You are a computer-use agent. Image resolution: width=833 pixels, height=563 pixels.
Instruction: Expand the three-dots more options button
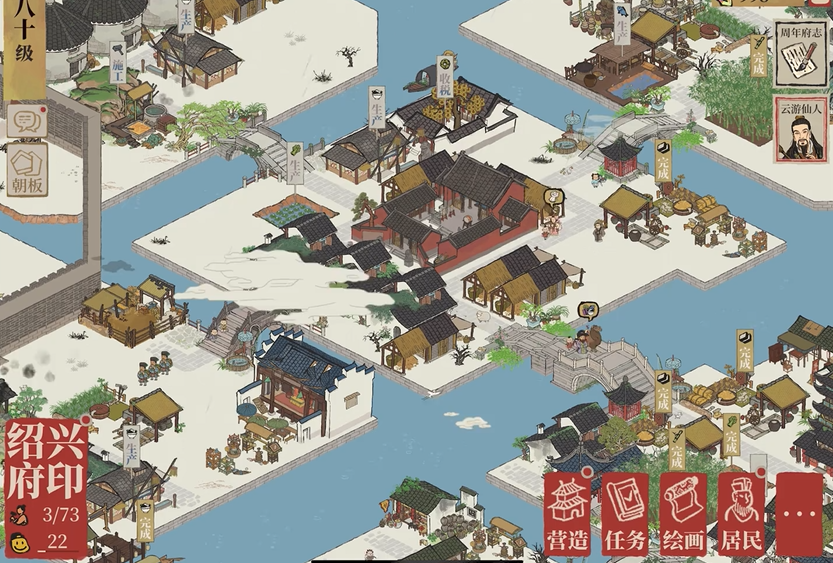tap(799, 513)
